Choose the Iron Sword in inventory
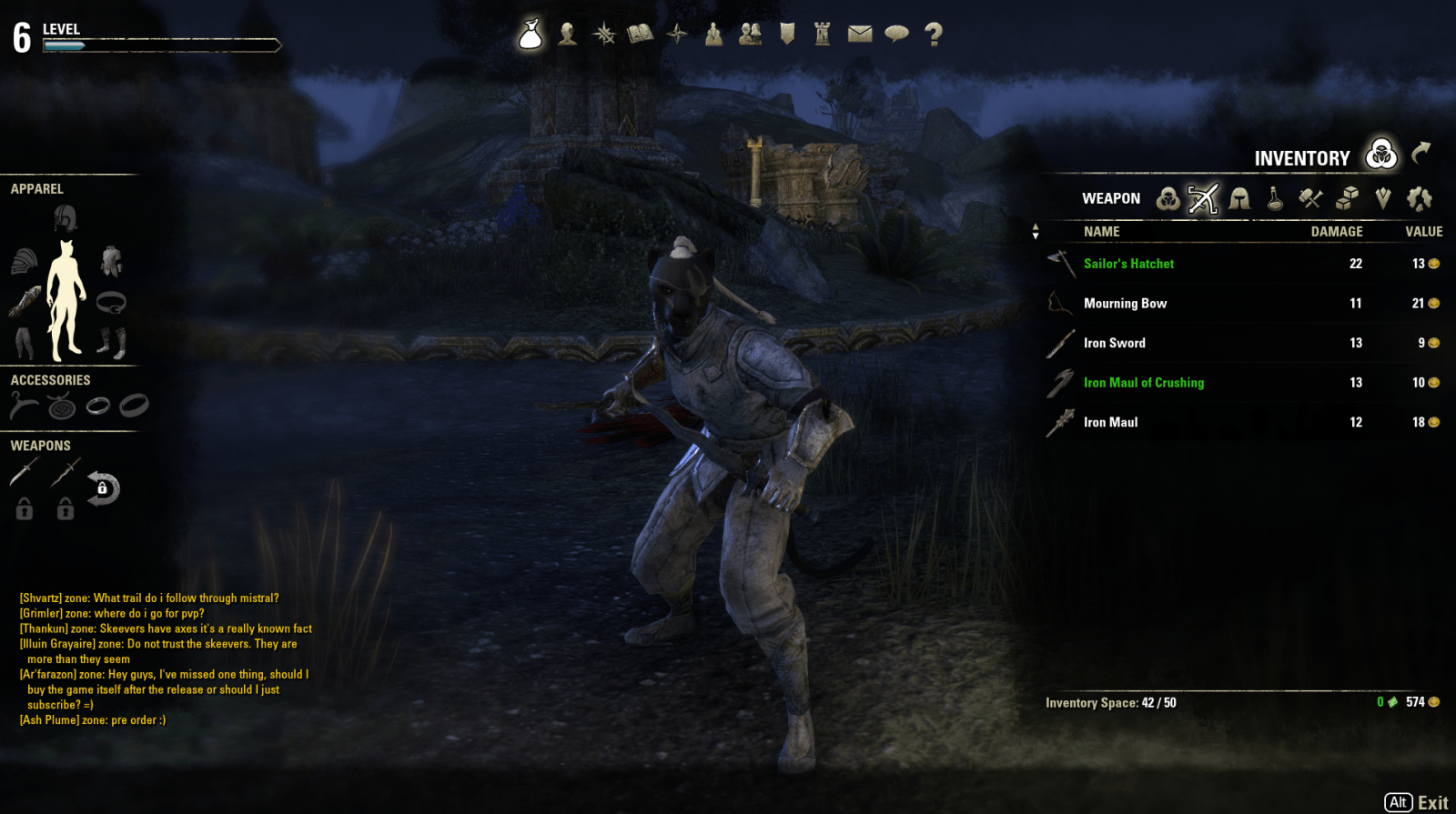The width and height of the screenshot is (1456, 814). pos(1114,343)
